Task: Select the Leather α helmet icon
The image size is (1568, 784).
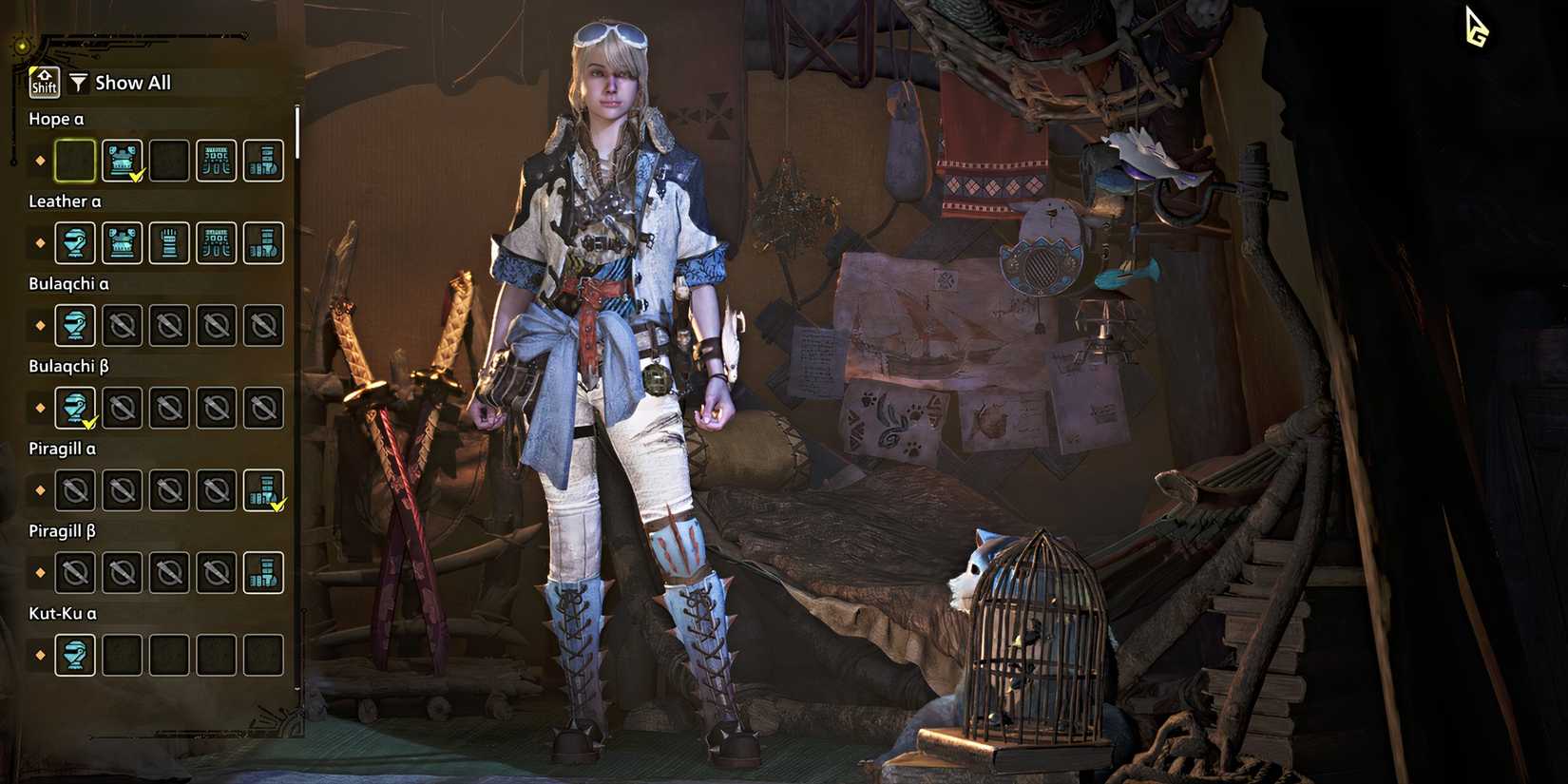Action: click(74, 243)
